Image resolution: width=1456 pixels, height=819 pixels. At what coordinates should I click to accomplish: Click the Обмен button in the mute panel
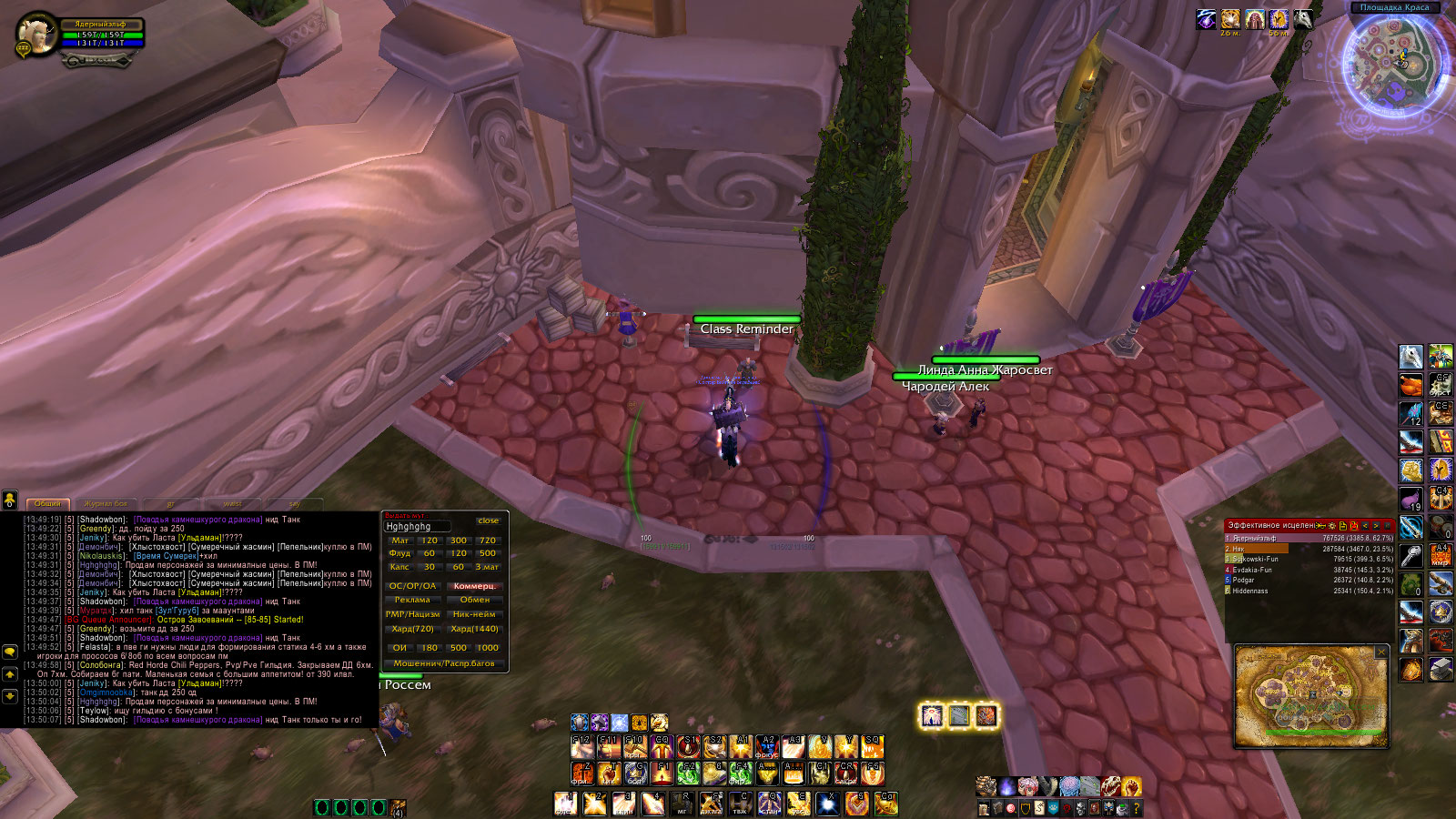475,600
